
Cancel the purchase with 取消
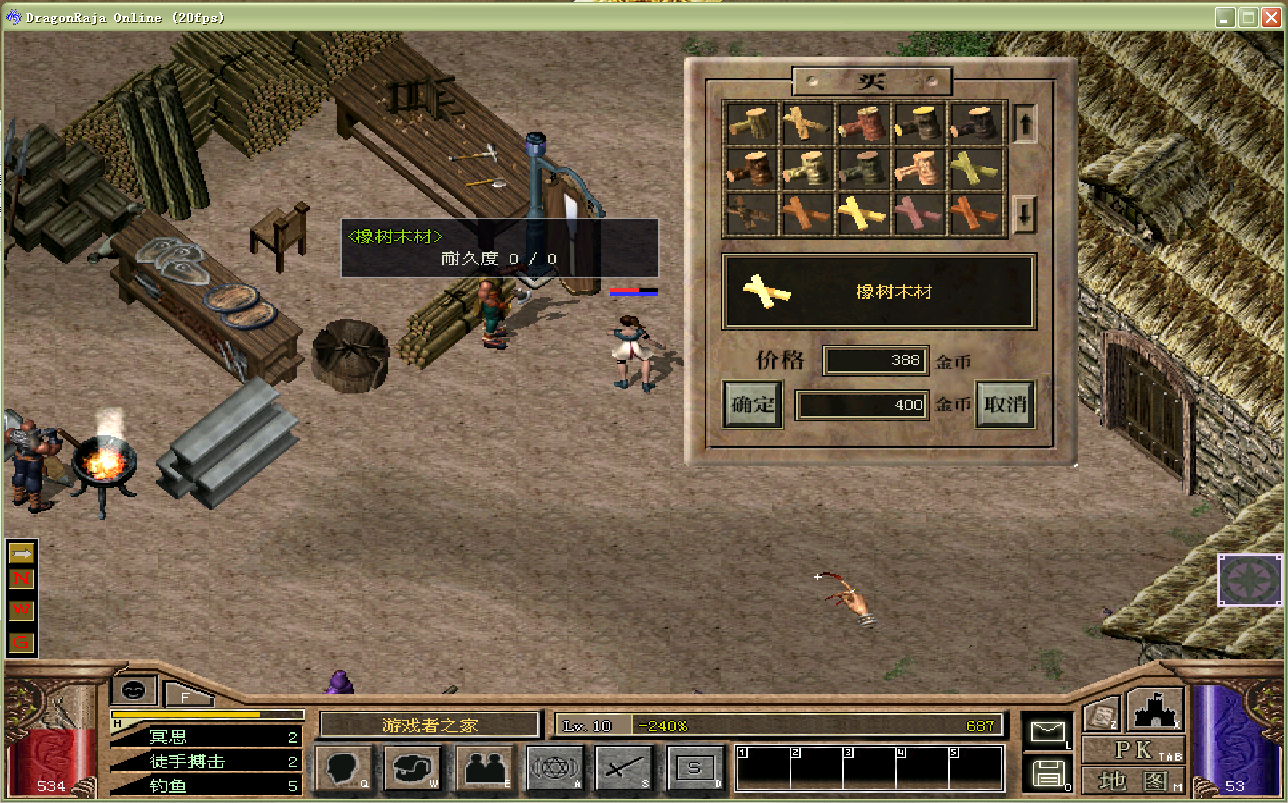(x=1004, y=405)
